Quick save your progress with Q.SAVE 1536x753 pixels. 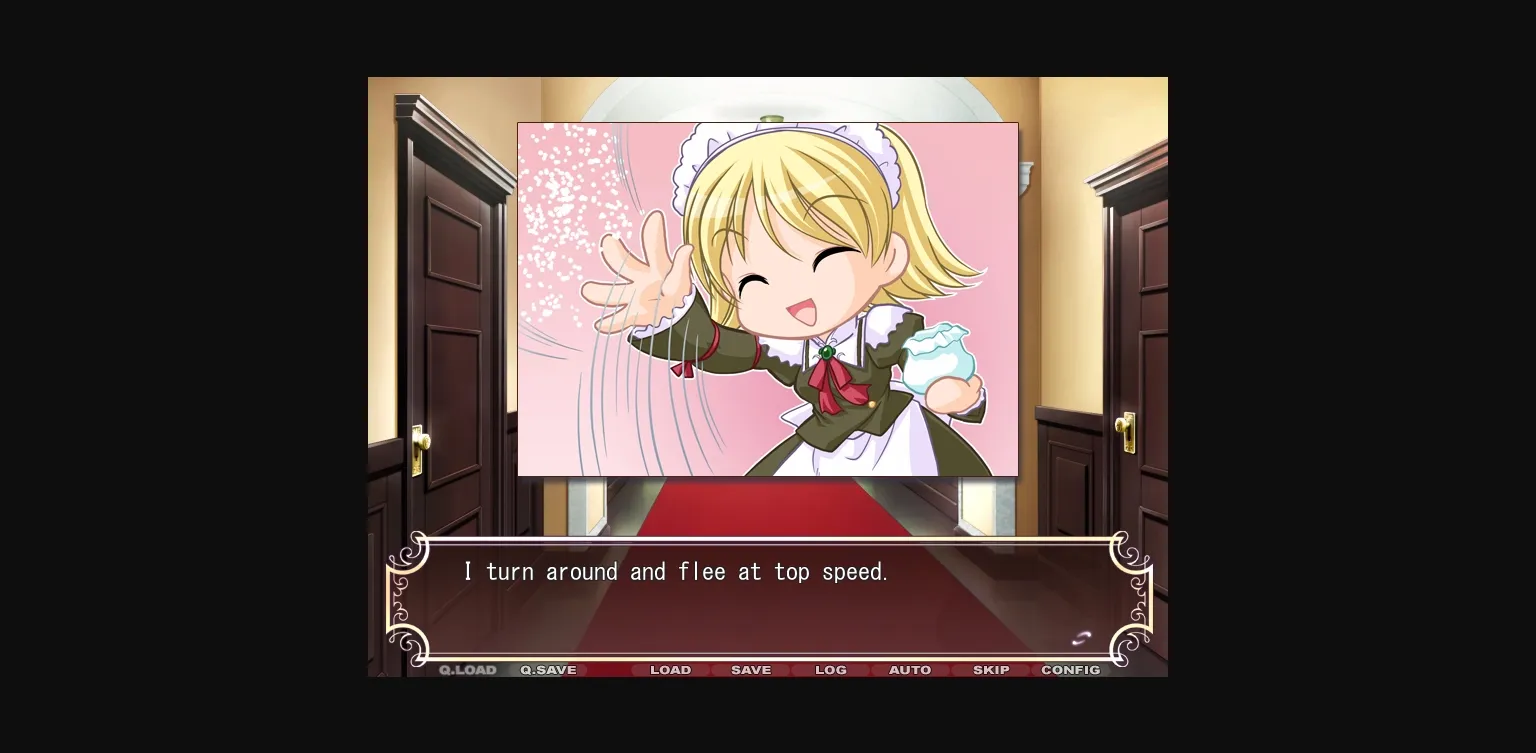pos(547,670)
